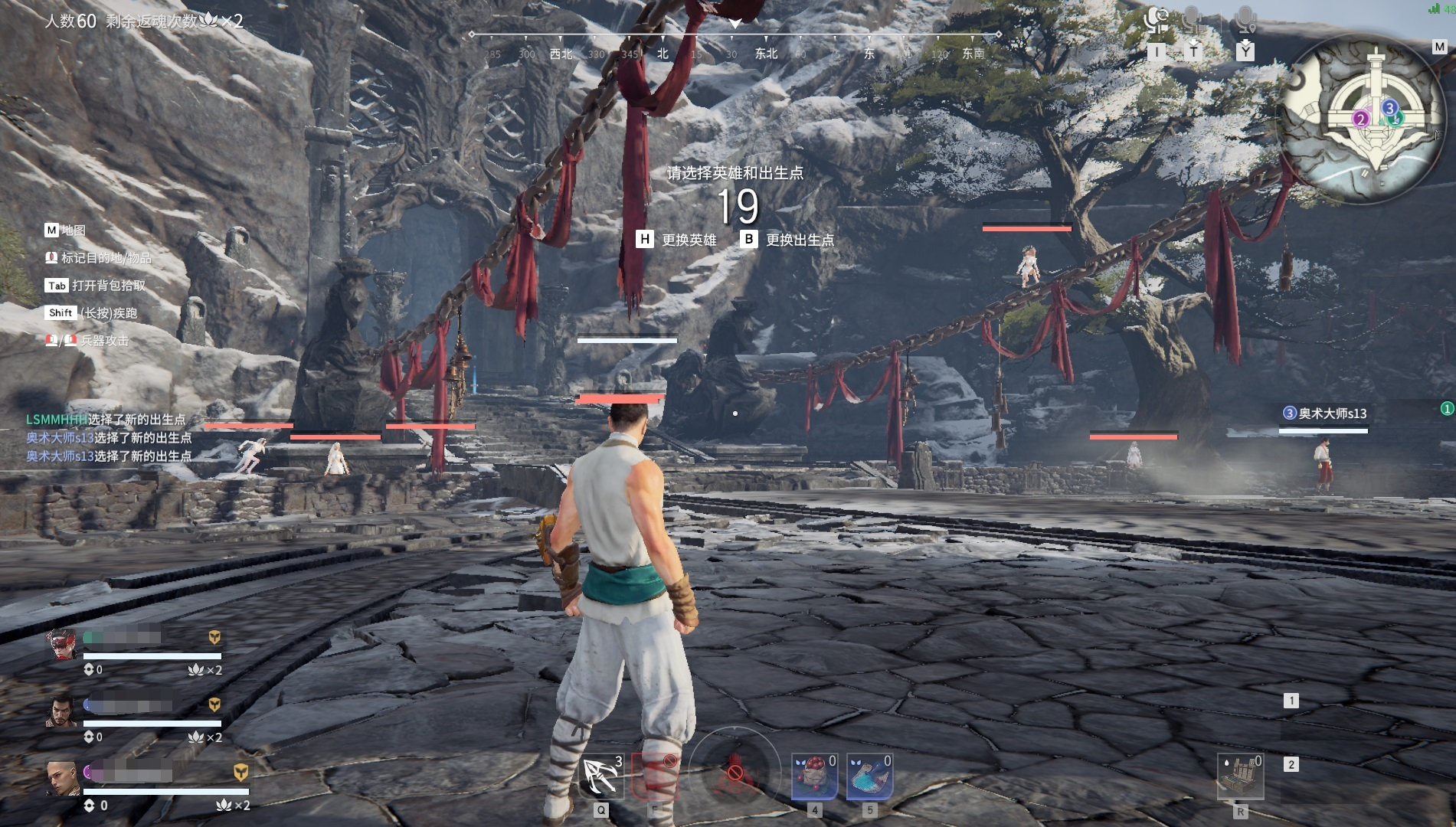Click the spawn-point chat log messages
This screenshot has width=1456, height=827.
(109, 438)
